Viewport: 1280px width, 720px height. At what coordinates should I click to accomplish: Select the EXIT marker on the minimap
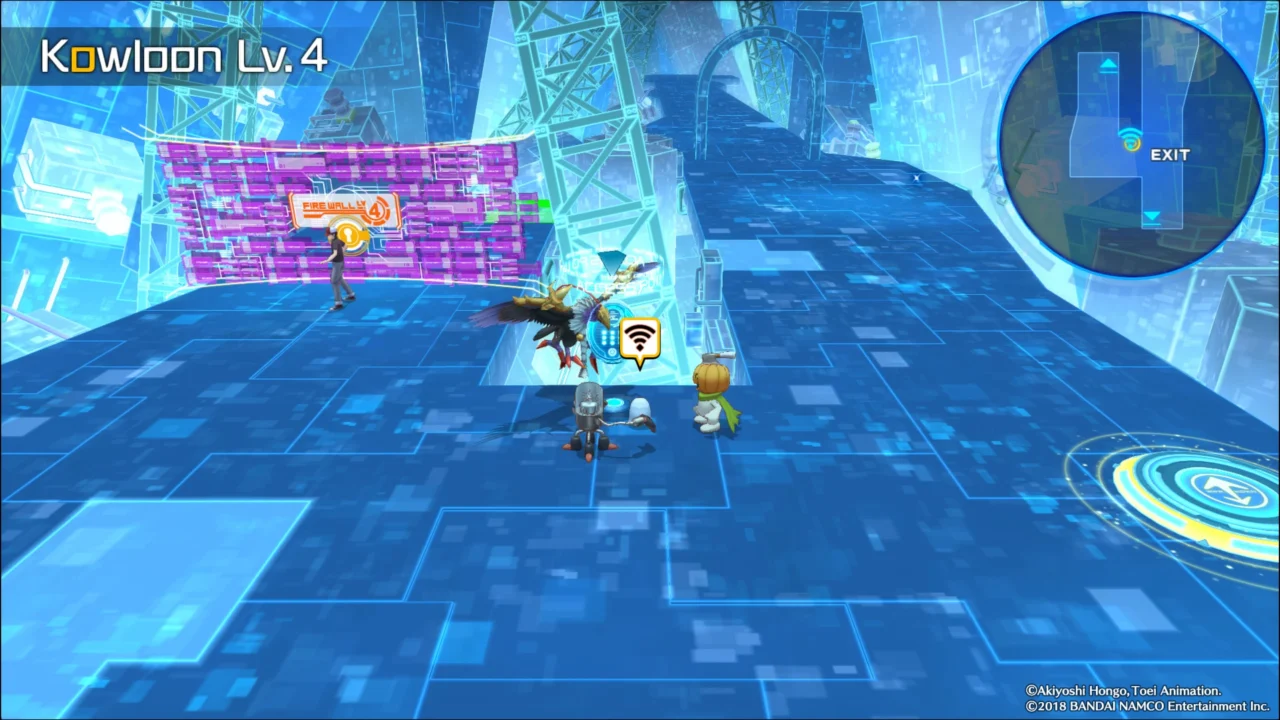(x=1170, y=154)
